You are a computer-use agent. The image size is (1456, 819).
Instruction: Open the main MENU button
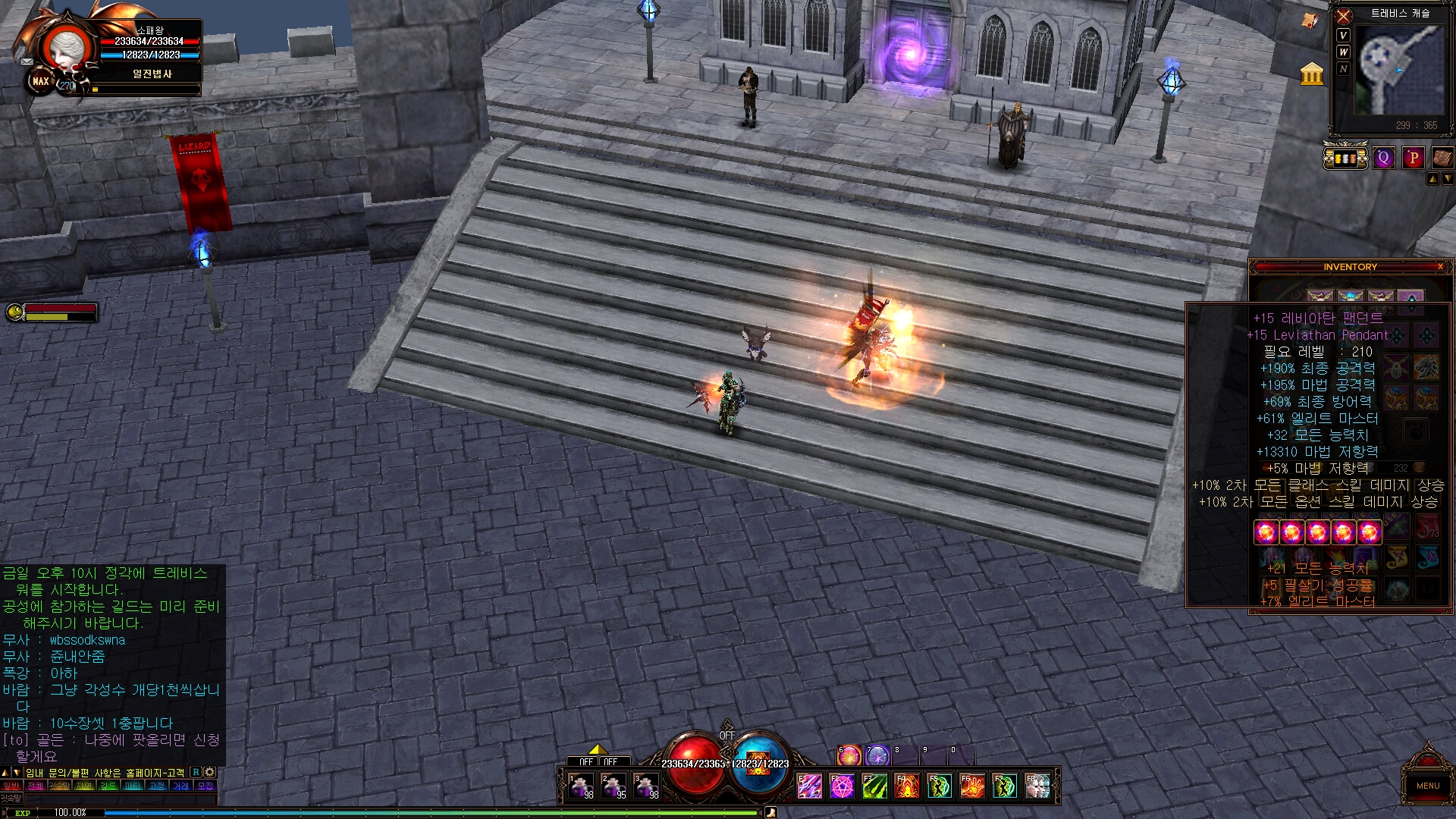[1427, 784]
